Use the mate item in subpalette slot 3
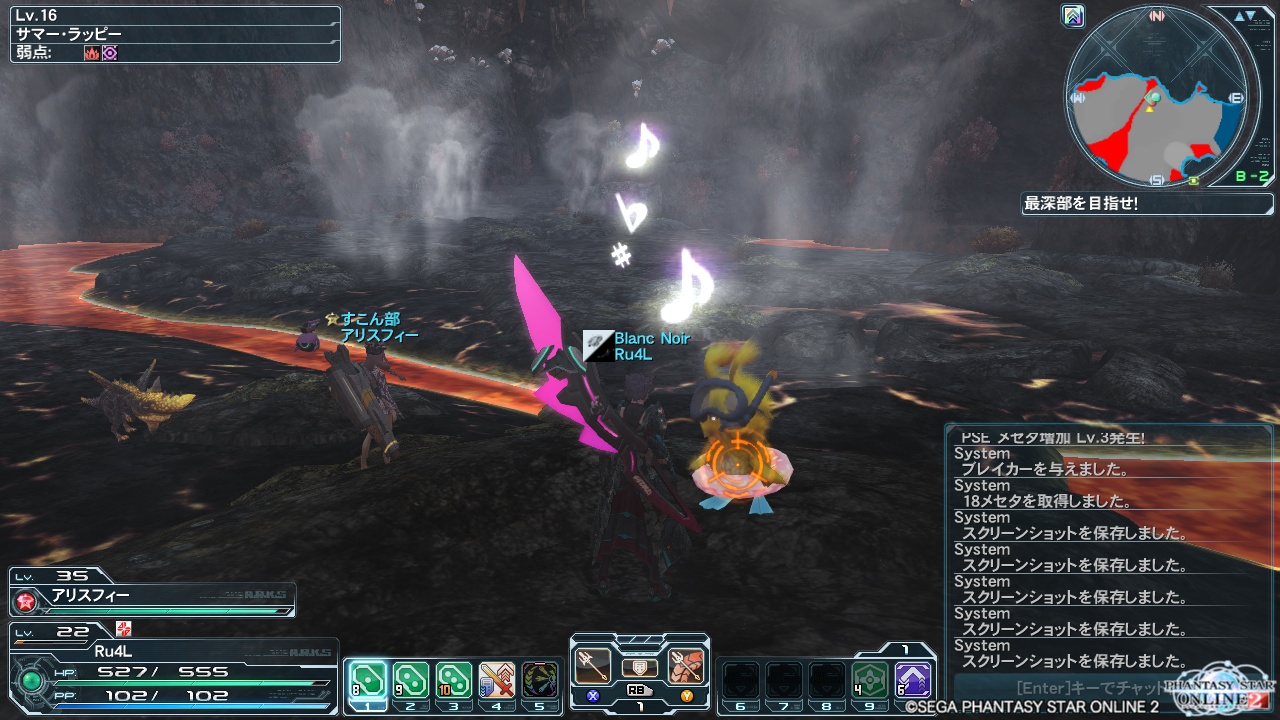This screenshot has width=1280, height=720. coord(454,680)
